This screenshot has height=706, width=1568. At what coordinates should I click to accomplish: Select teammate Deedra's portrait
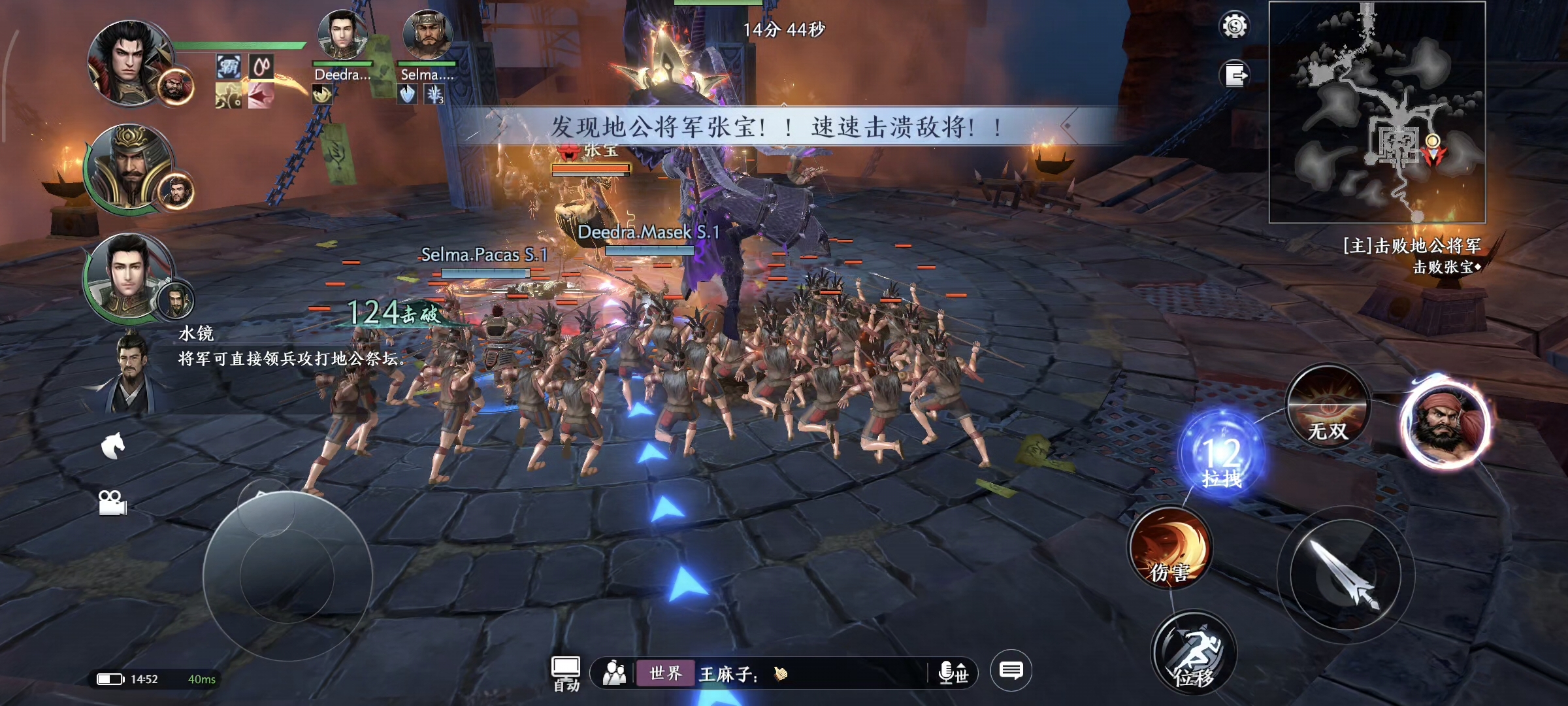point(342,37)
